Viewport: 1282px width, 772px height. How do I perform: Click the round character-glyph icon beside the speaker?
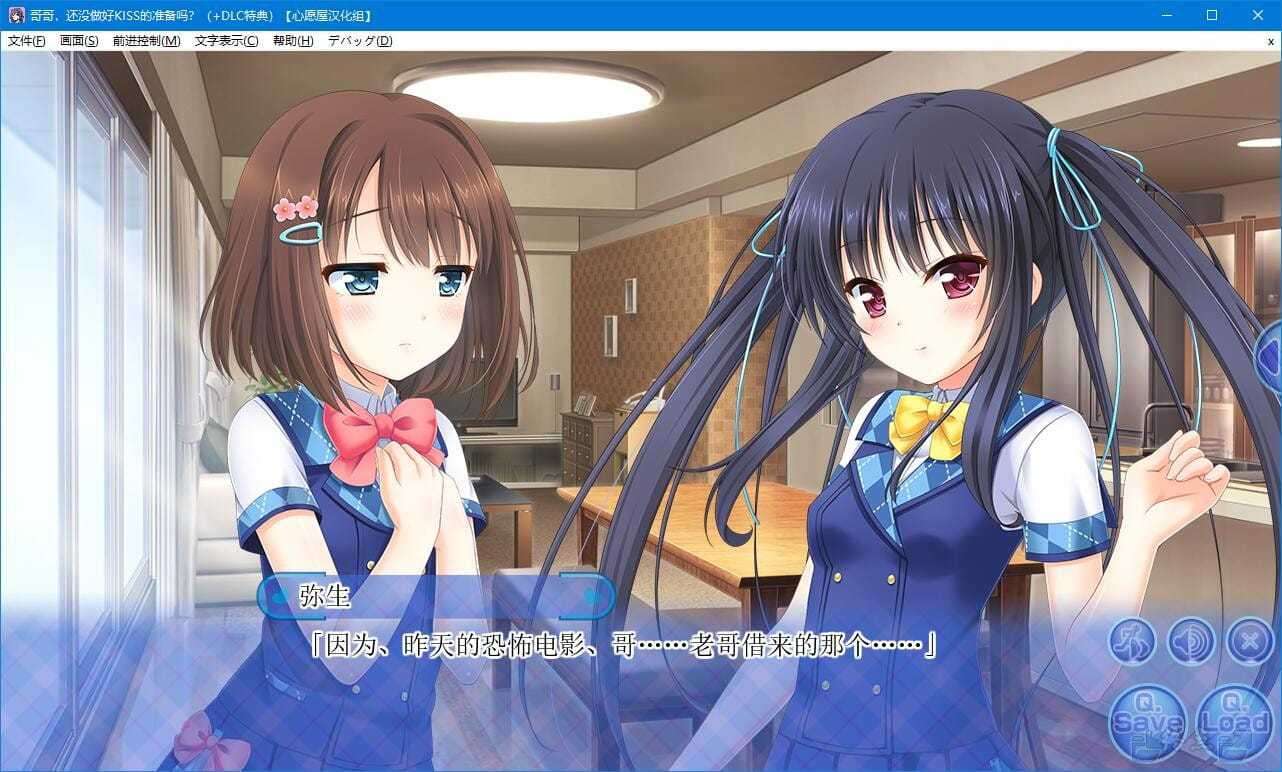click(1132, 641)
